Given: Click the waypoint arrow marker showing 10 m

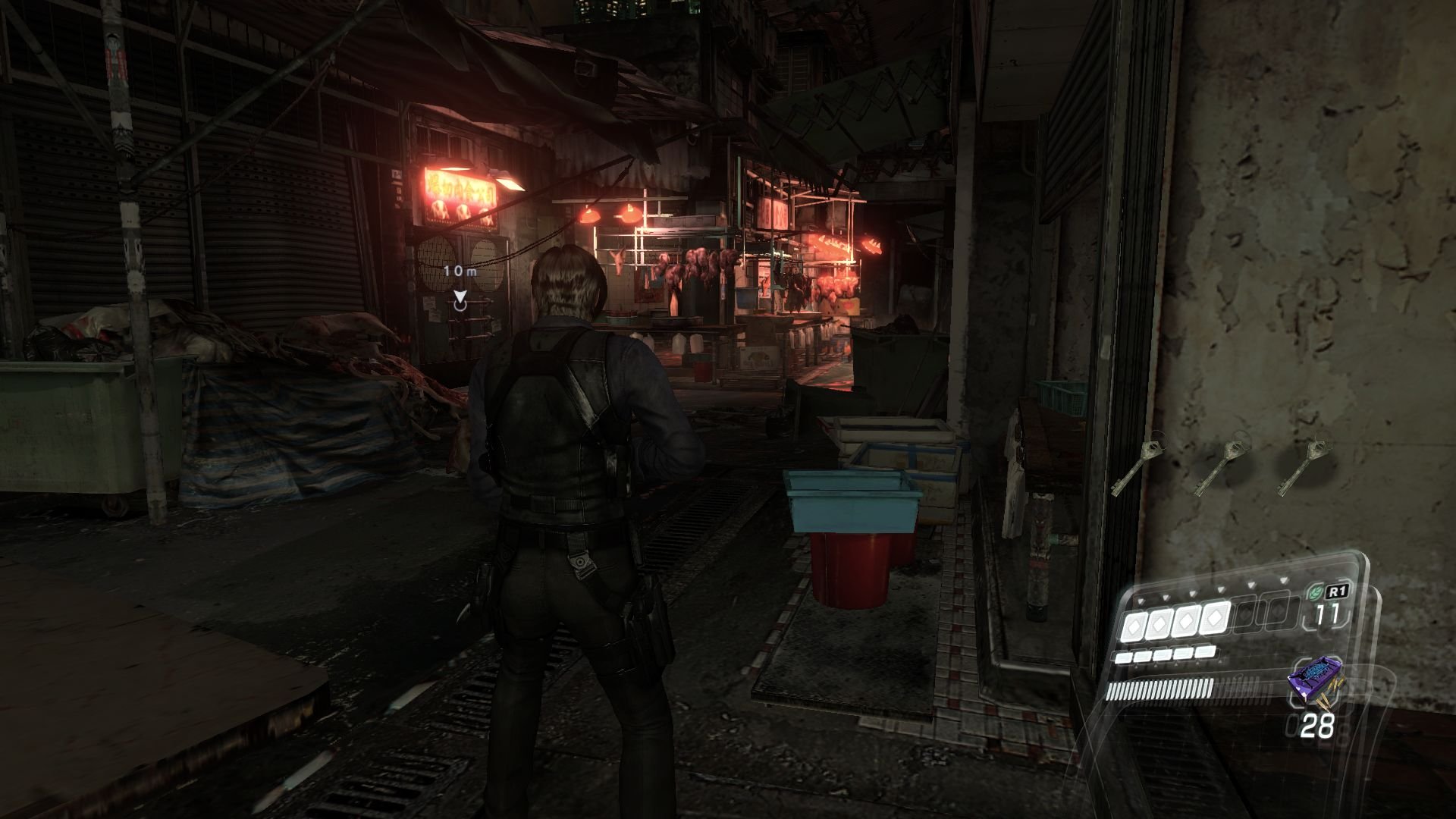Looking at the screenshot, I should click(x=460, y=297).
